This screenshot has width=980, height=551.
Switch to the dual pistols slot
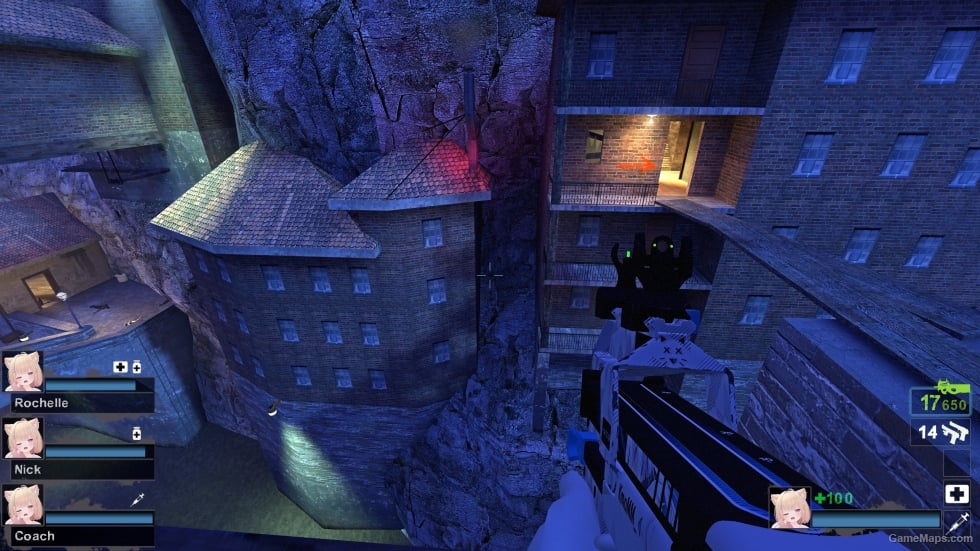[x=941, y=433]
